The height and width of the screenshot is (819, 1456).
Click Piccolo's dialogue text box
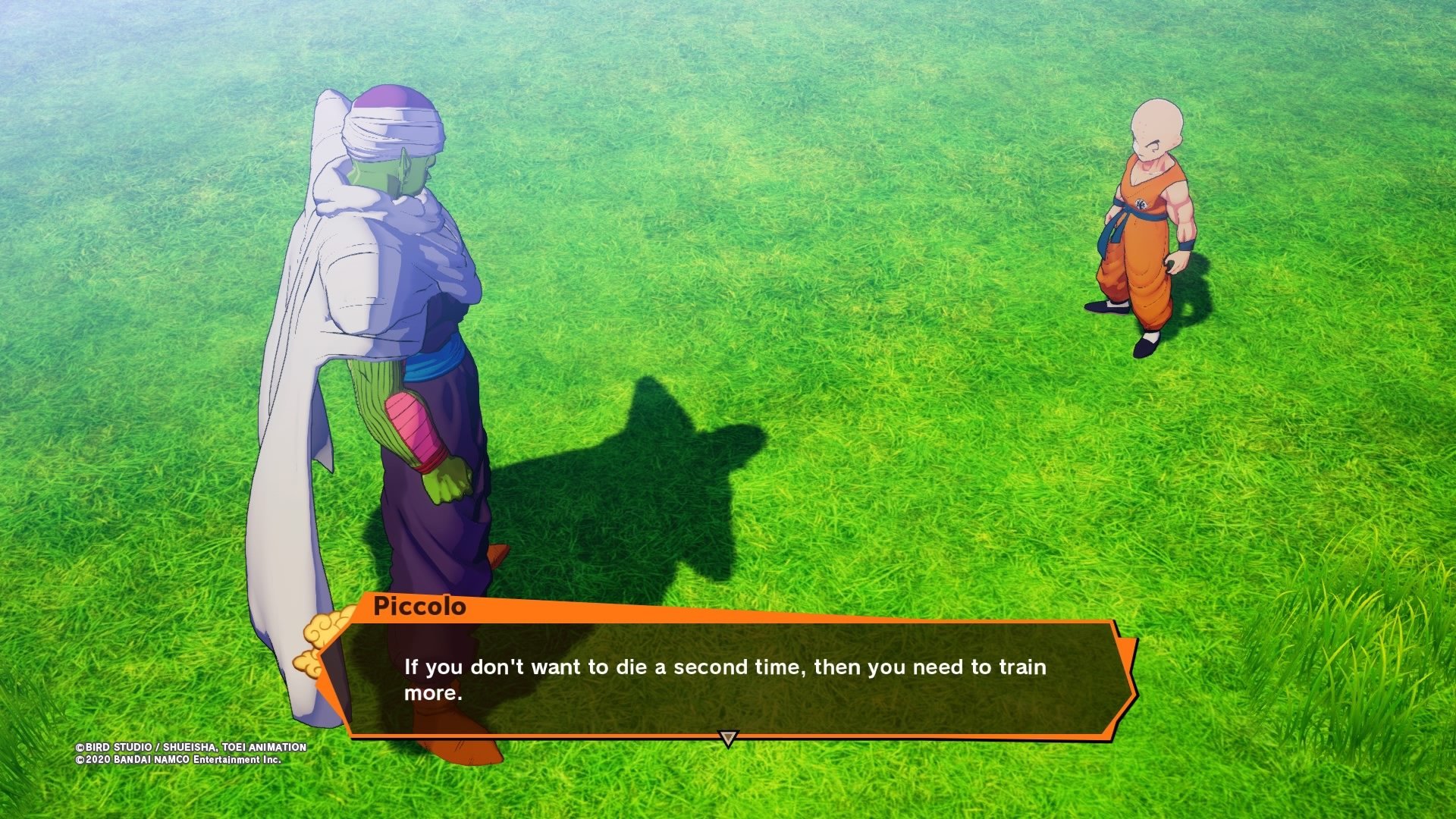[726, 679]
